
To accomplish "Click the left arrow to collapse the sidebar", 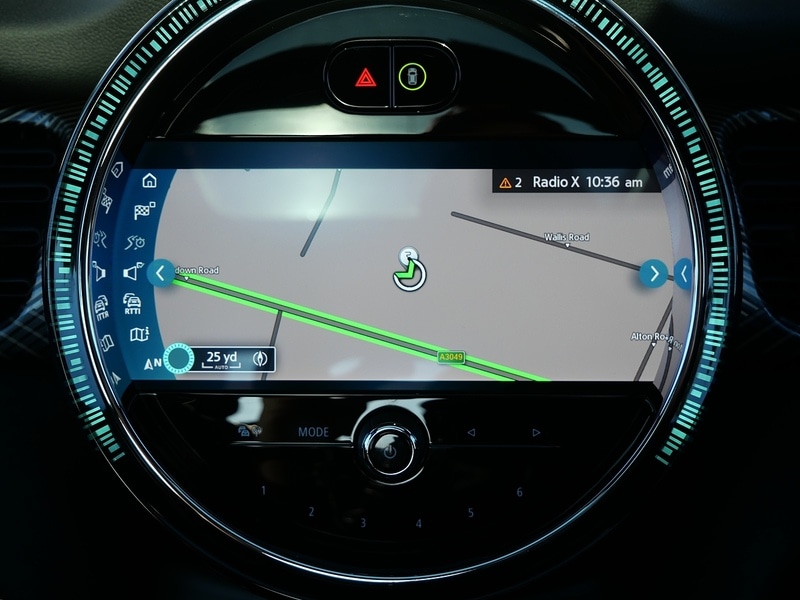I will coord(160,272).
